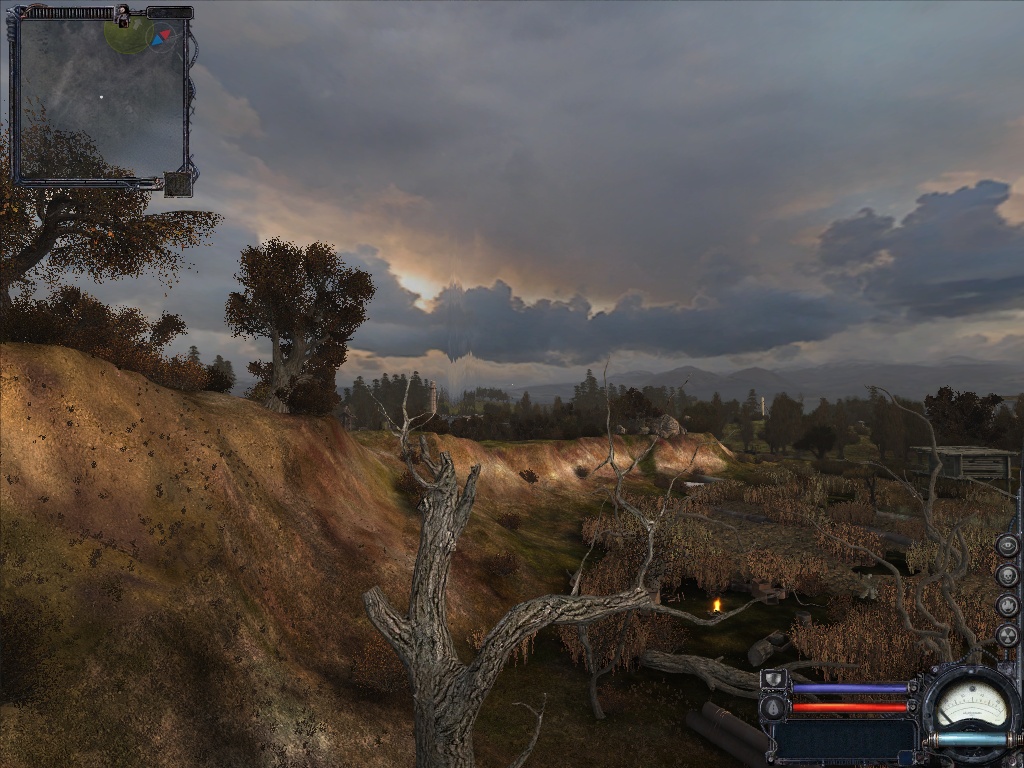
Task: Click the skull hazard indicator icon
Action: coord(1007,576)
